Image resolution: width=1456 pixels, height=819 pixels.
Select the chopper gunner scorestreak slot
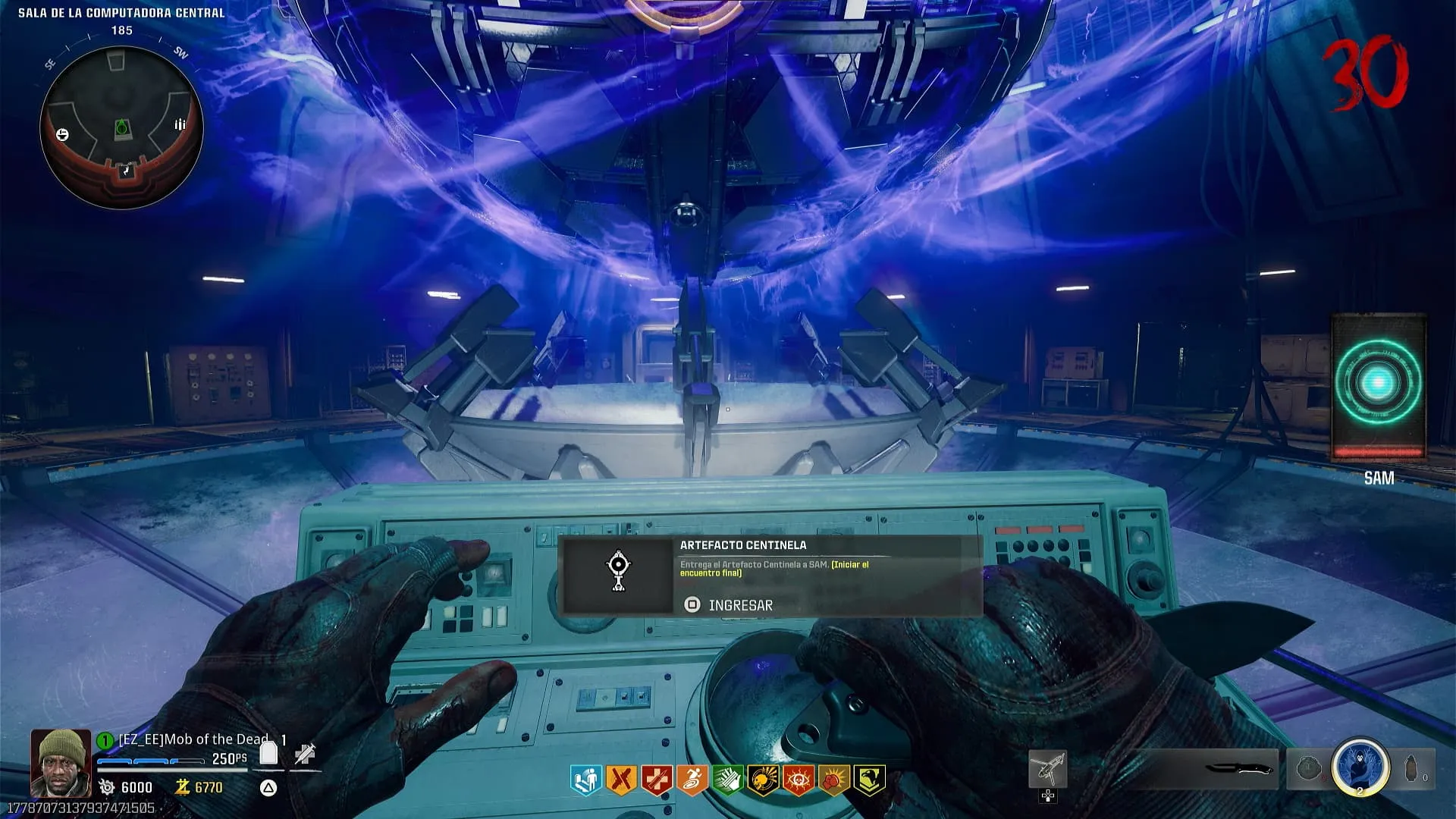[1047, 770]
